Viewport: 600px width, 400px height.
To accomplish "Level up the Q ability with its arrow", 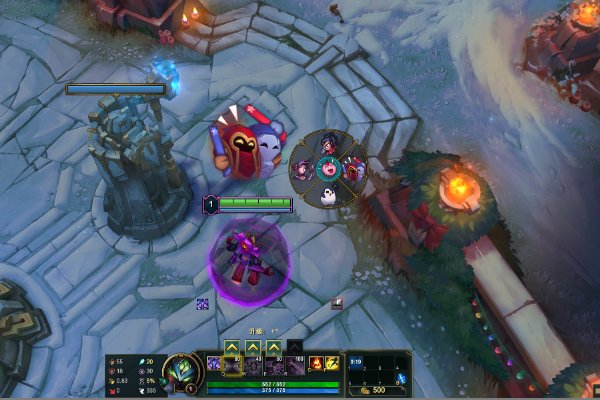I will point(232,347).
